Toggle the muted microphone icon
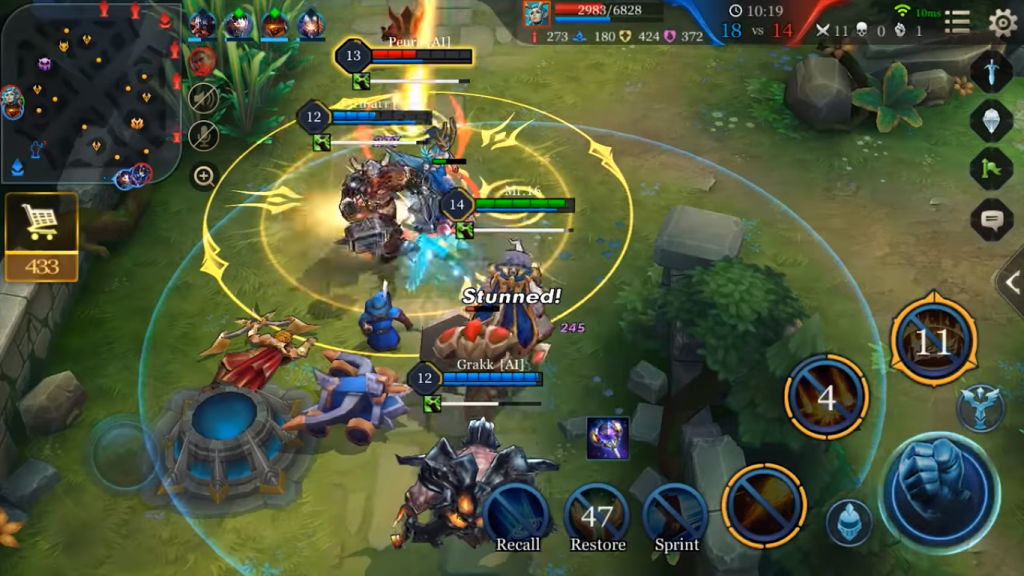Viewport: 1024px width, 576px height. tap(204, 136)
